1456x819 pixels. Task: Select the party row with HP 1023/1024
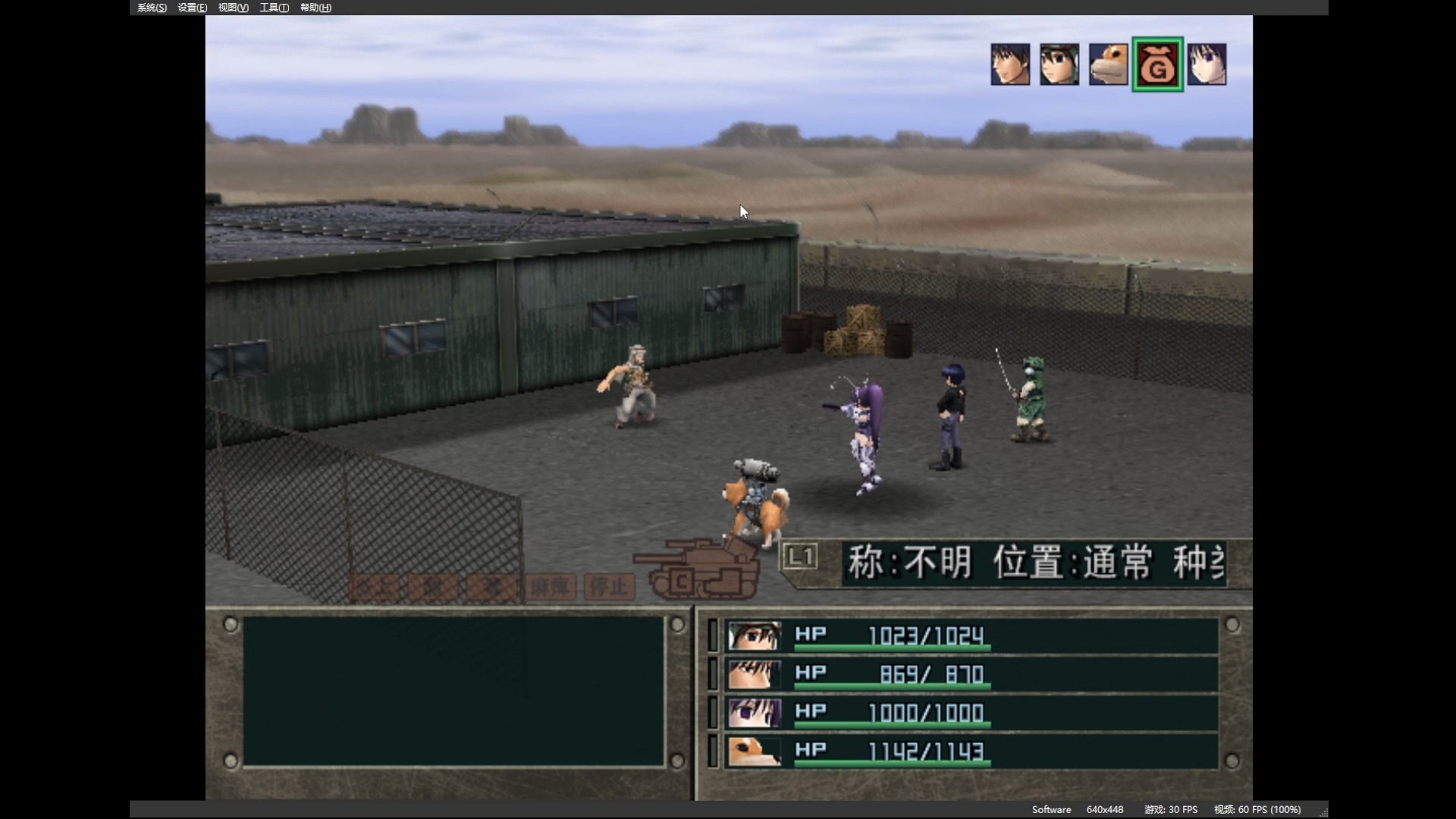[x=971, y=635]
